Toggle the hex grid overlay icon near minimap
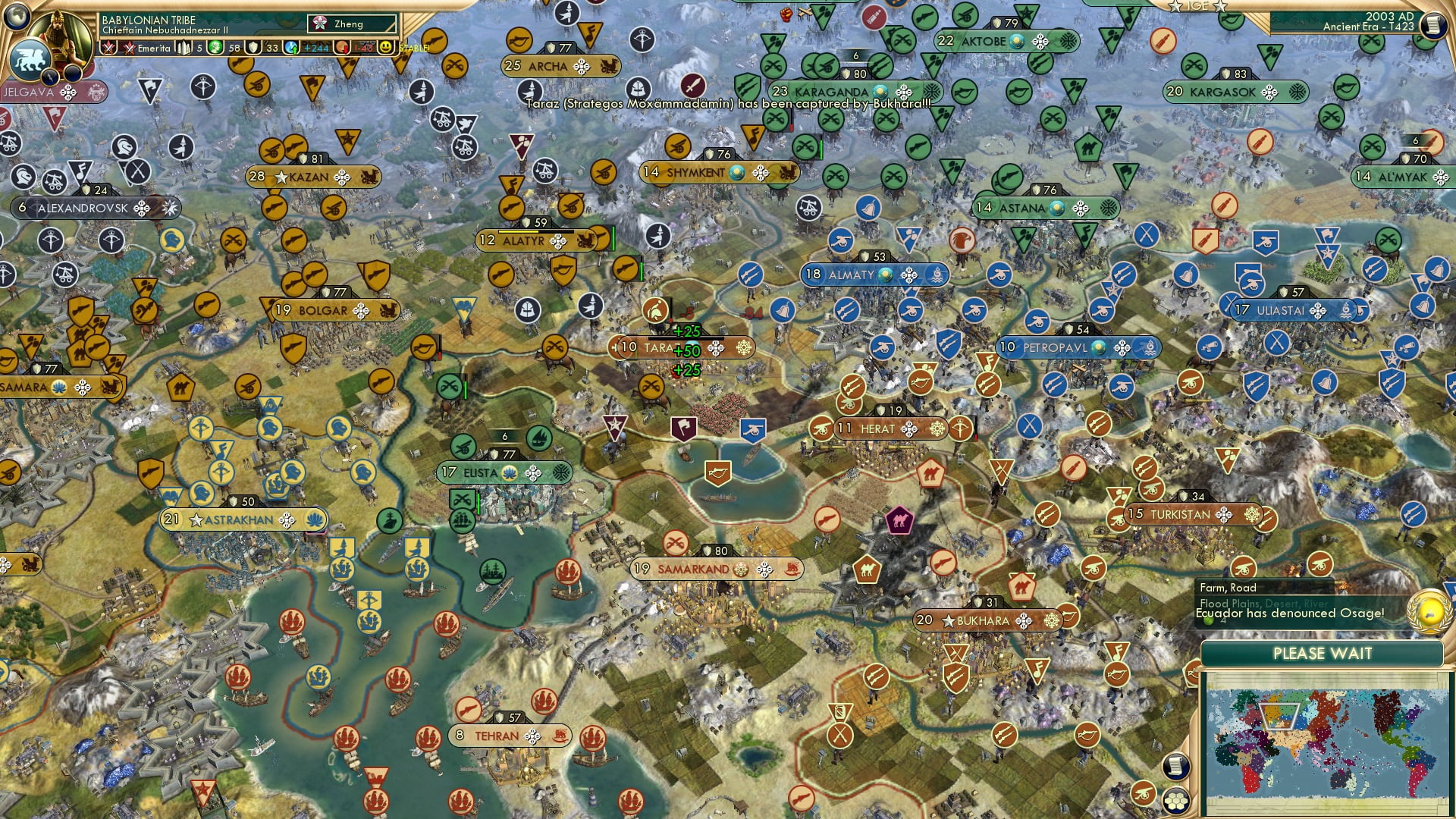The height and width of the screenshot is (819, 1456). 1176,802
